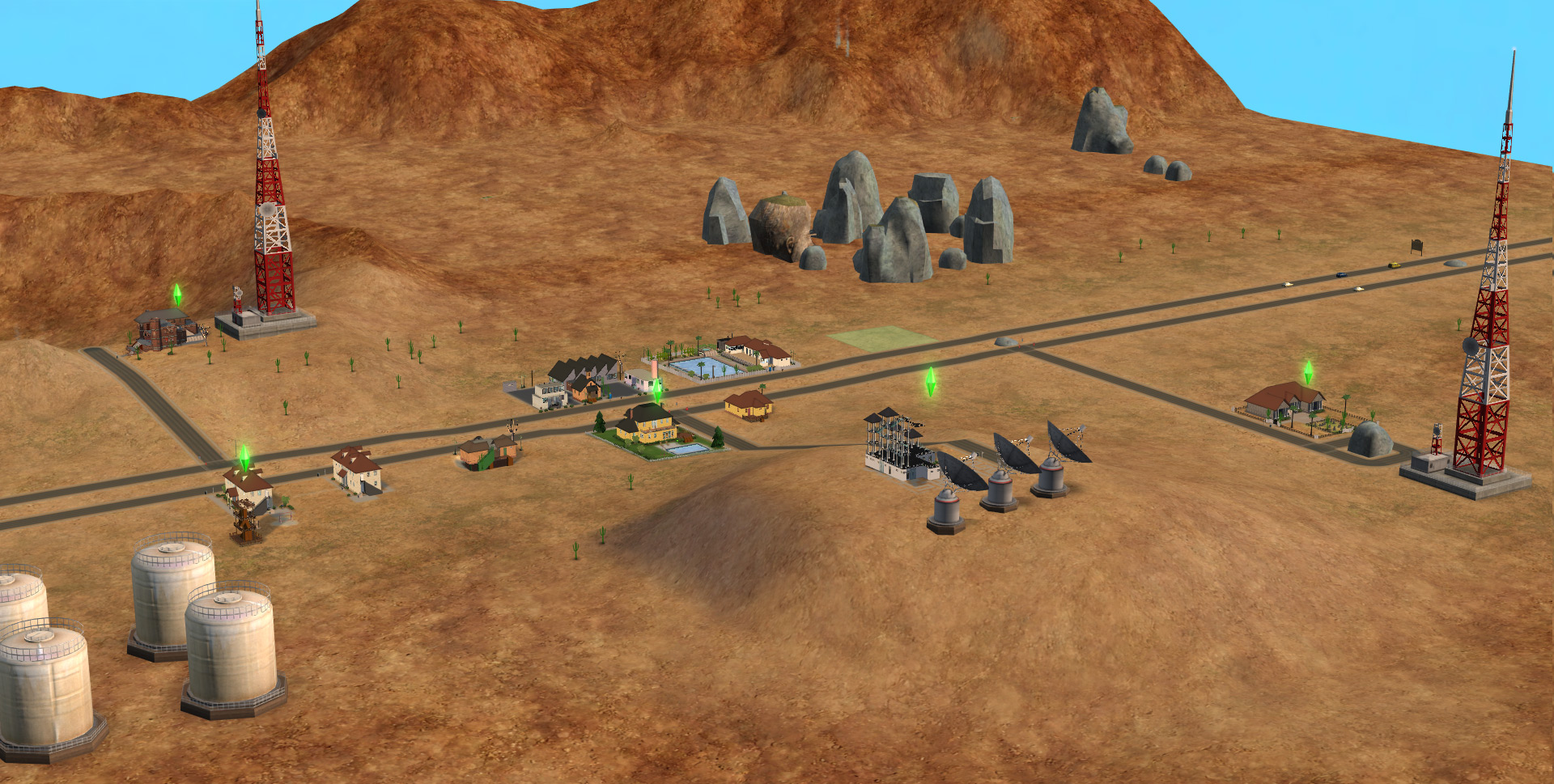Select the plumbob near the satellite dishes
Screen dimensions: 1554x784
point(930,381)
